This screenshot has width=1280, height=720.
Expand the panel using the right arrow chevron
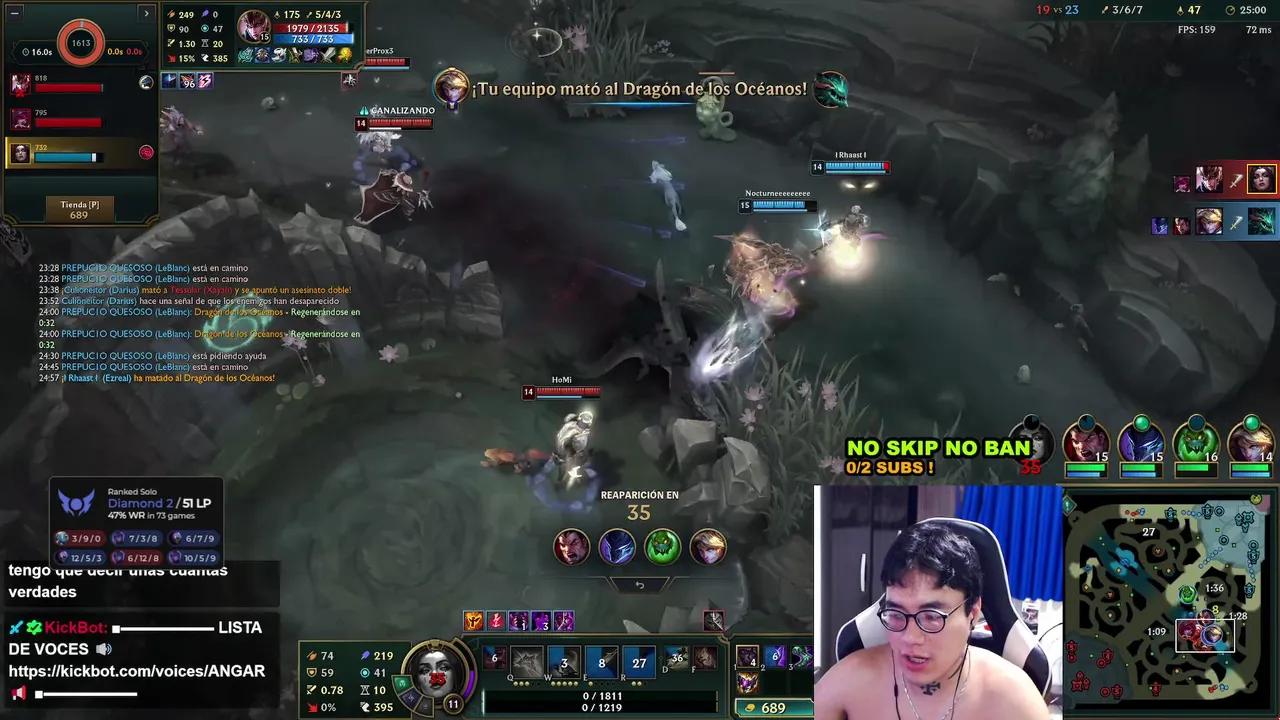click(146, 13)
